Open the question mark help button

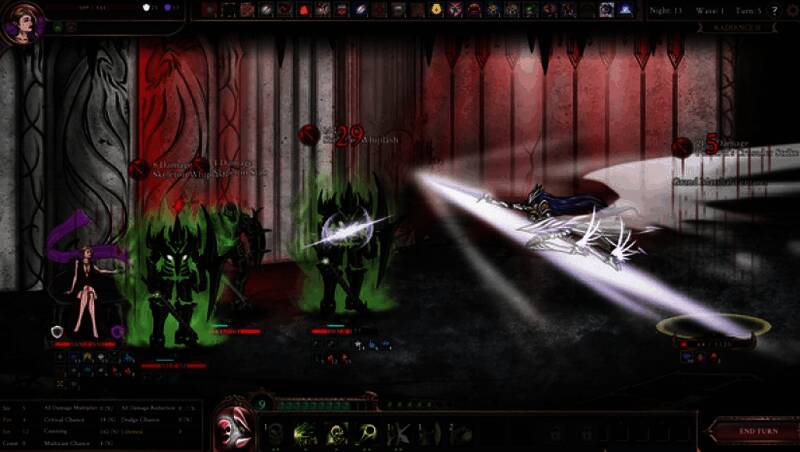pos(774,10)
